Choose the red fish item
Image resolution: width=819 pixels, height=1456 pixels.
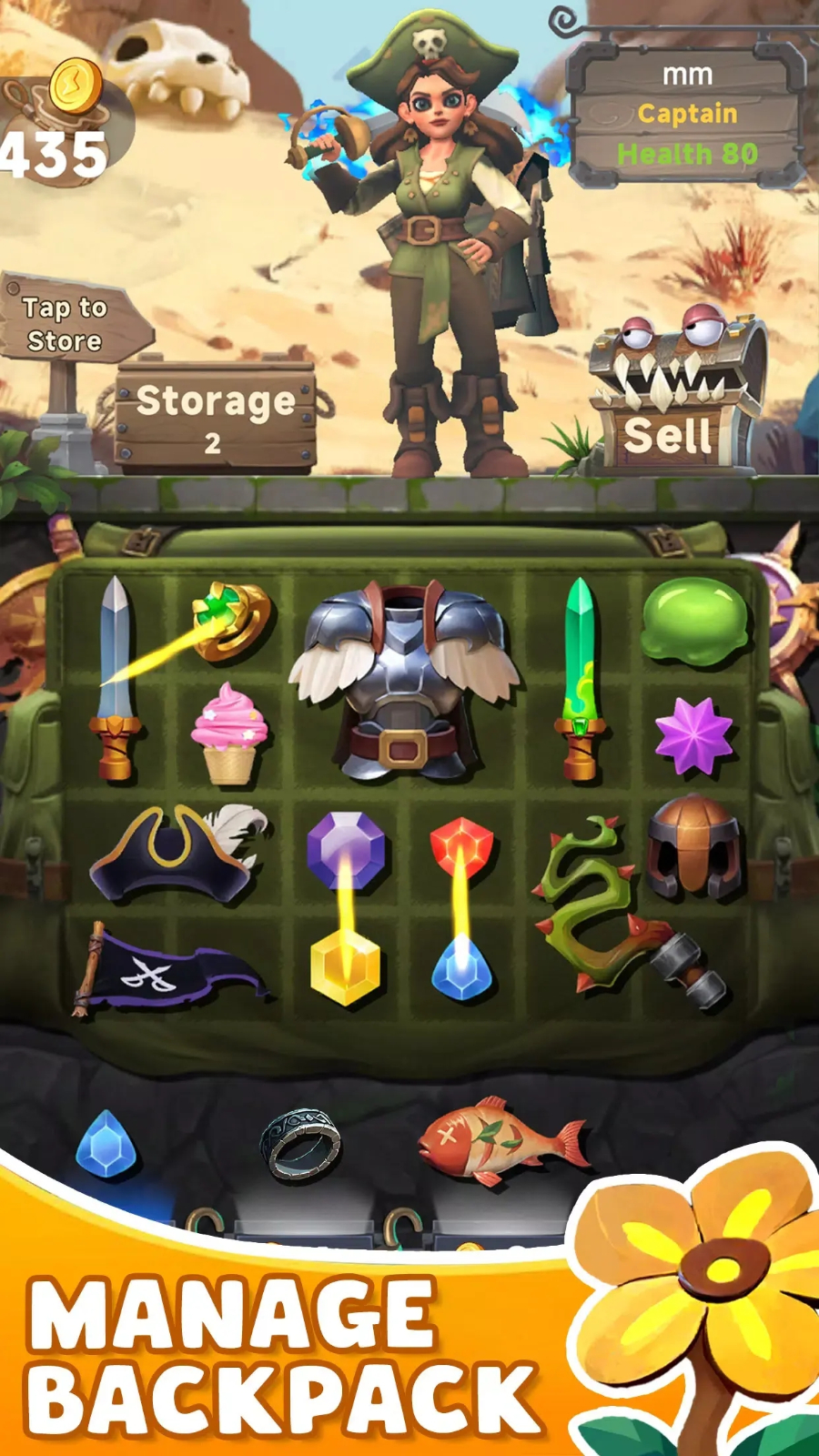500,1142
